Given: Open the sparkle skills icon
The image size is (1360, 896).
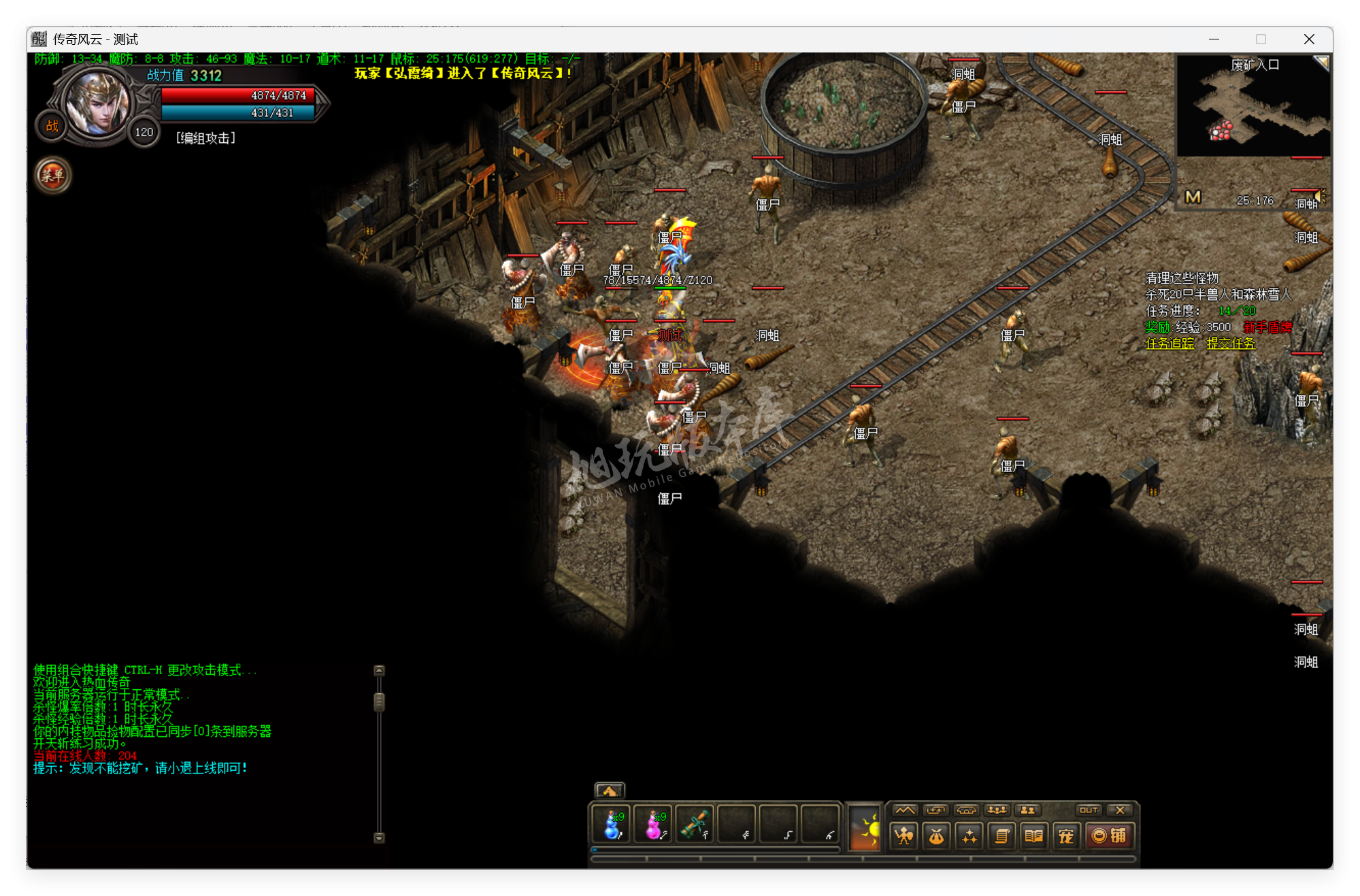Looking at the screenshot, I should [x=969, y=835].
